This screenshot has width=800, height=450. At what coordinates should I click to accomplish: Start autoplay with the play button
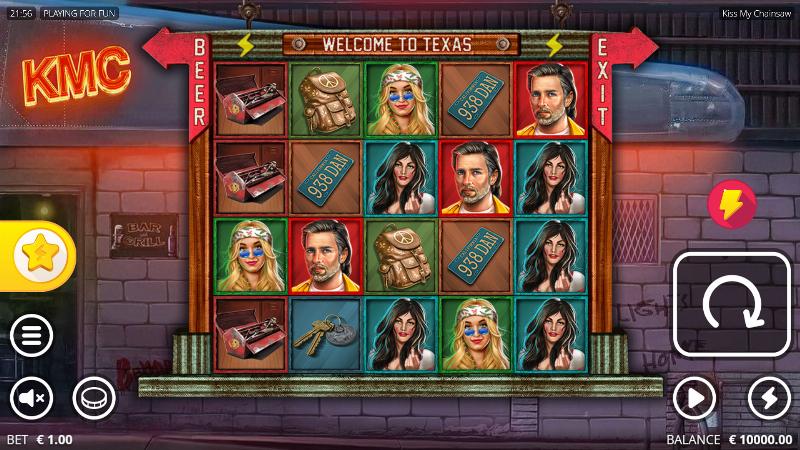(x=694, y=399)
